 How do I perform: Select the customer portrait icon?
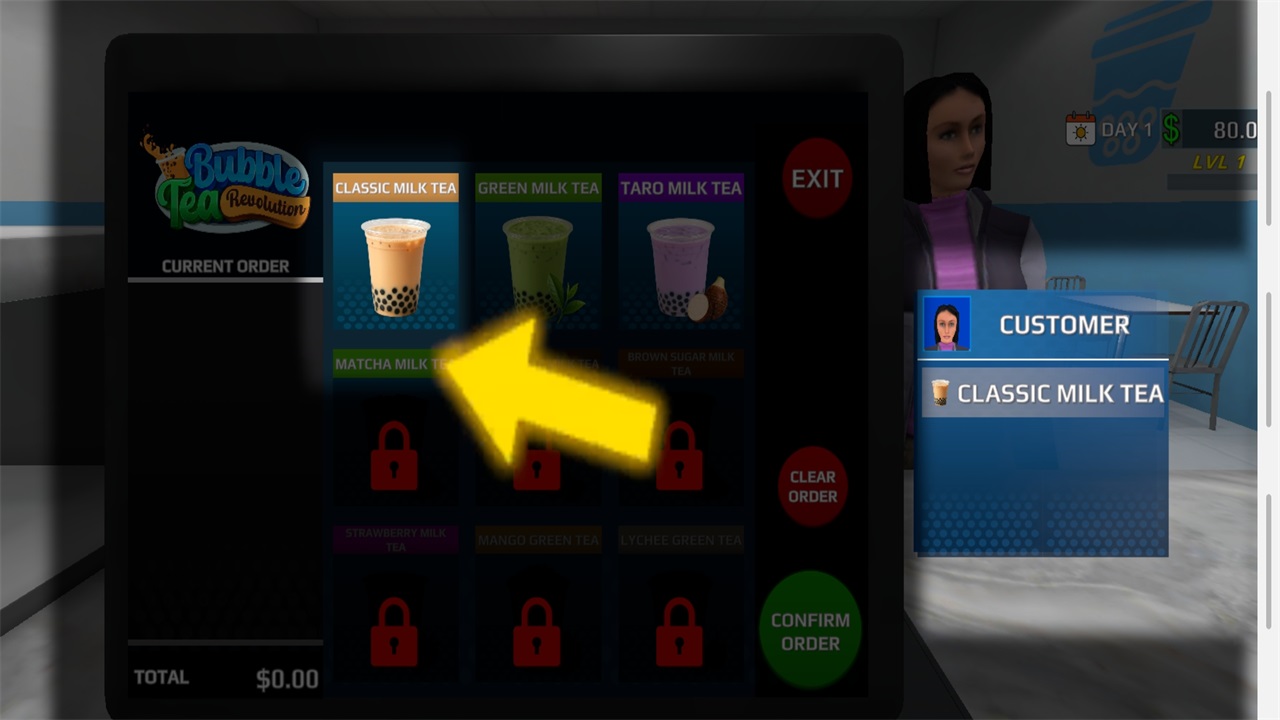pos(946,324)
